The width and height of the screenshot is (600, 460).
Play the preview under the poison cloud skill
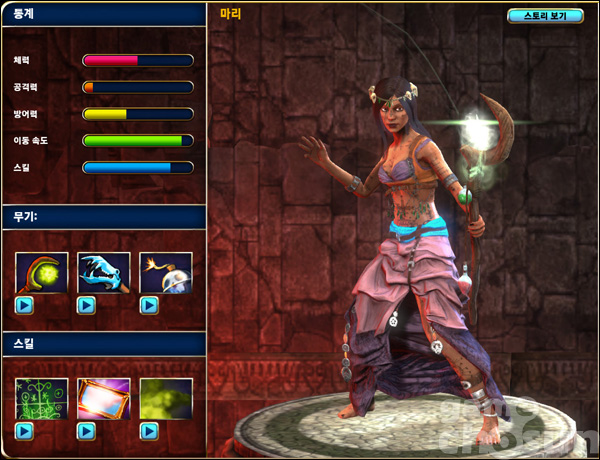click(x=149, y=431)
